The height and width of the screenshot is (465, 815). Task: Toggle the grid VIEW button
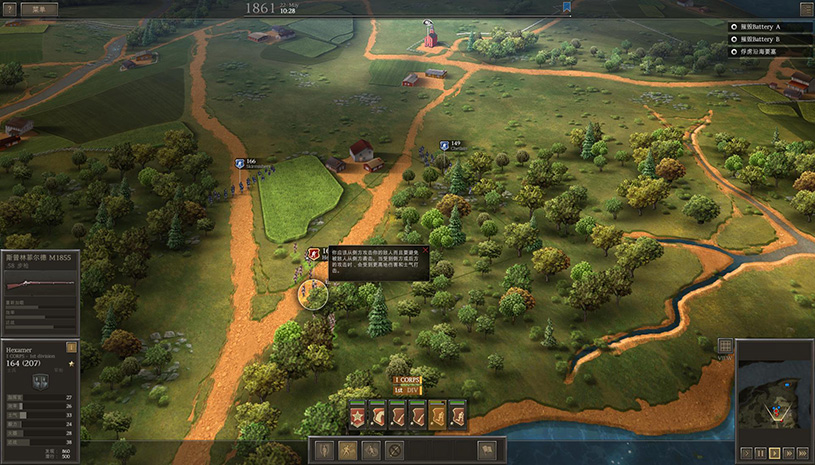click(726, 346)
